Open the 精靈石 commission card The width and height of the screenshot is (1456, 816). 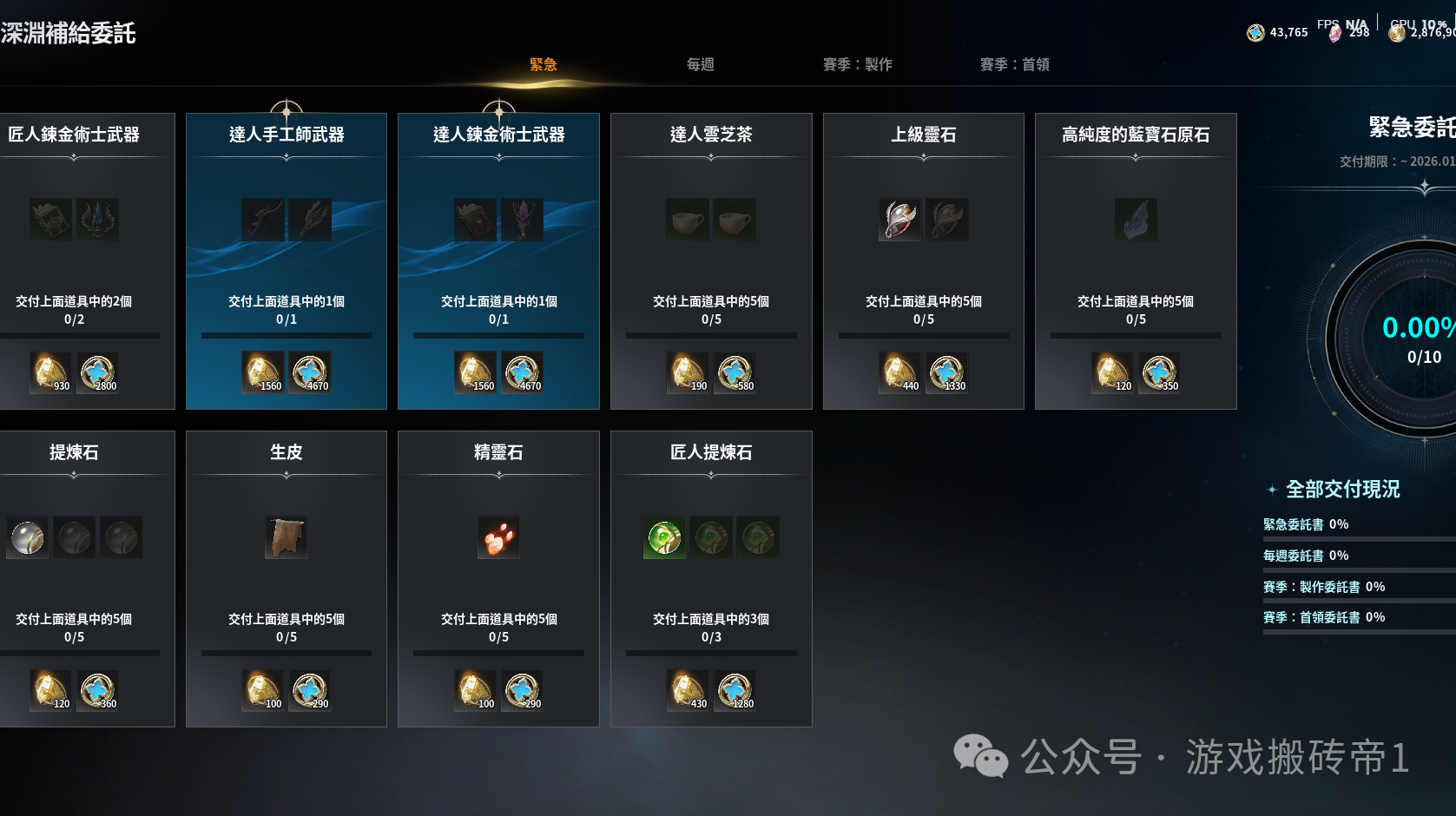(x=498, y=578)
